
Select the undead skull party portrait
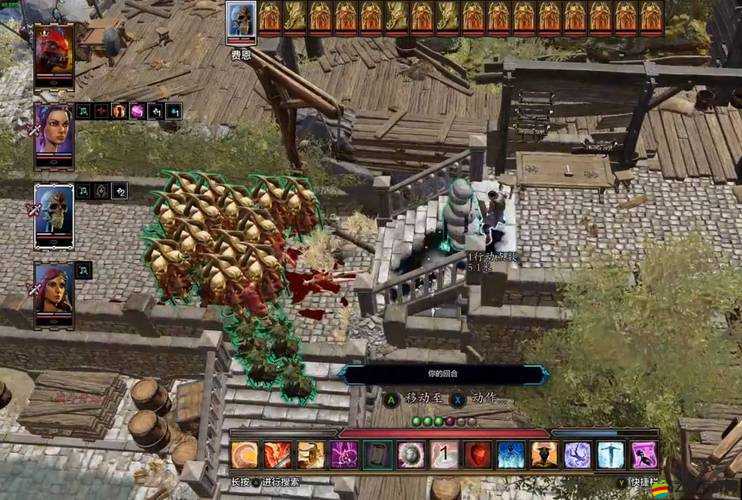(53, 214)
